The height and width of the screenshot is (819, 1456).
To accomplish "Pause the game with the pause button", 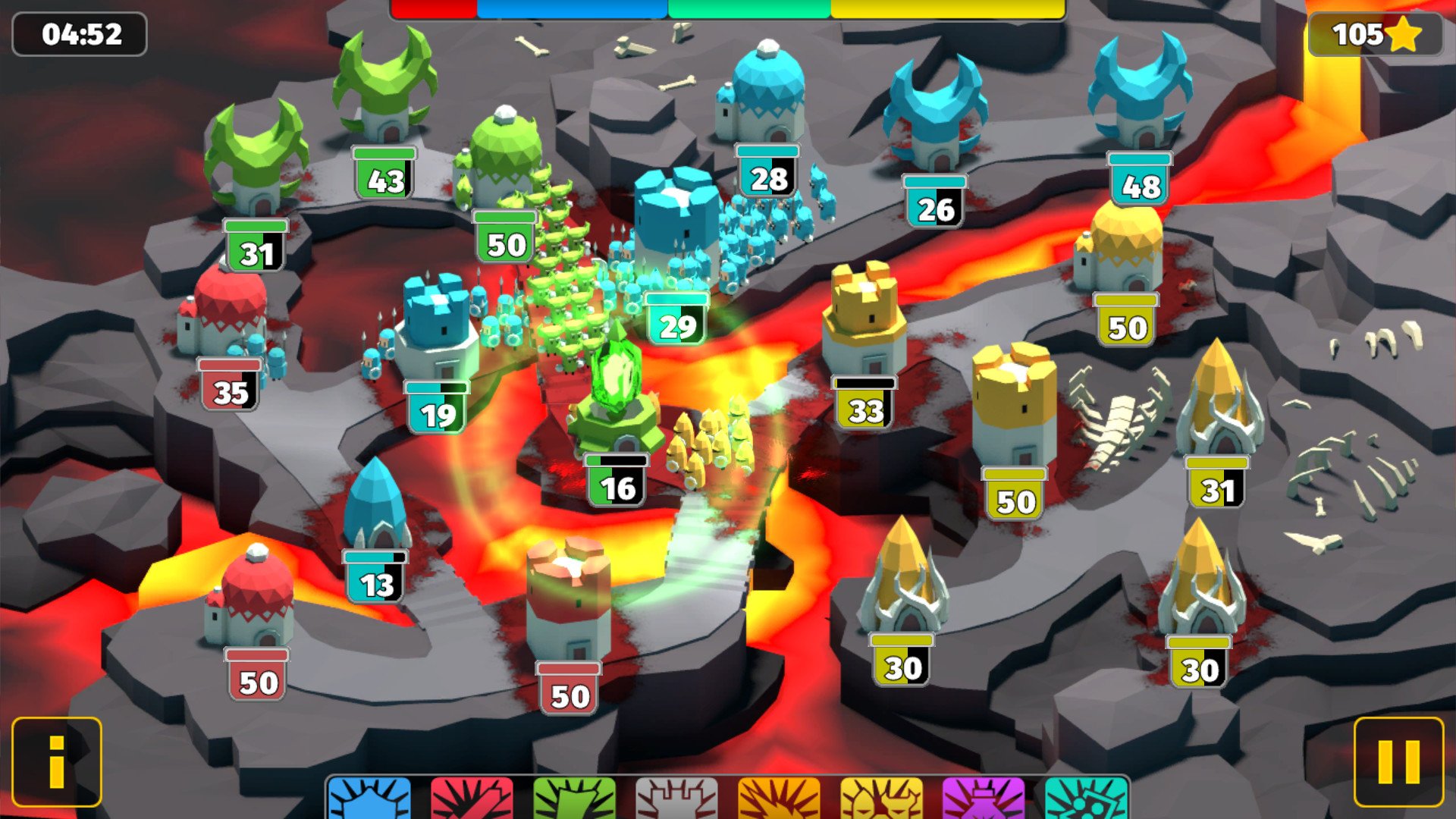I will coord(1398,761).
